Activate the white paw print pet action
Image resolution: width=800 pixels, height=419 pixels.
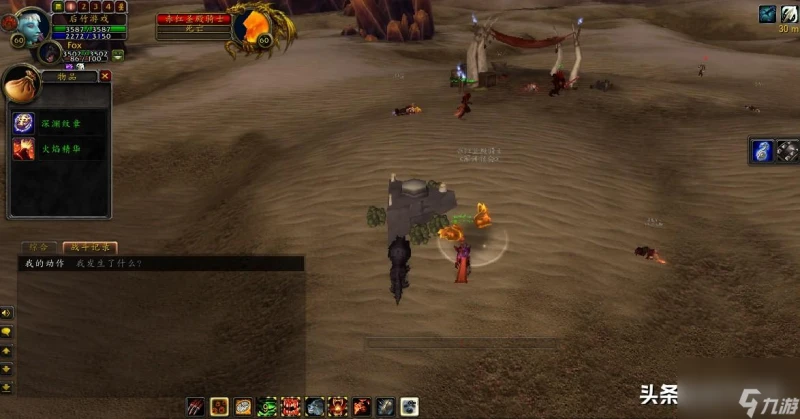click(x=410, y=406)
